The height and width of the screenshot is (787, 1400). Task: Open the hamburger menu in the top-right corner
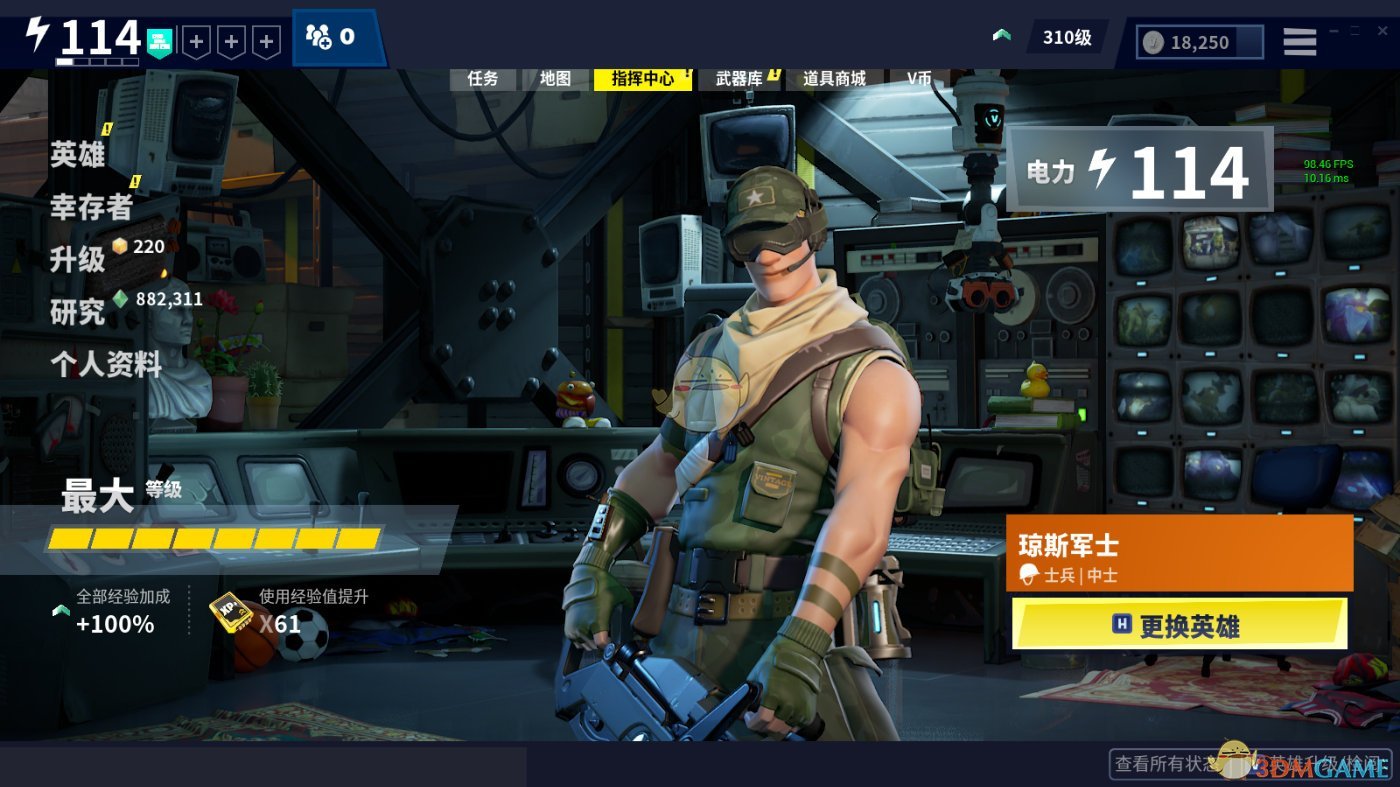point(1298,41)
